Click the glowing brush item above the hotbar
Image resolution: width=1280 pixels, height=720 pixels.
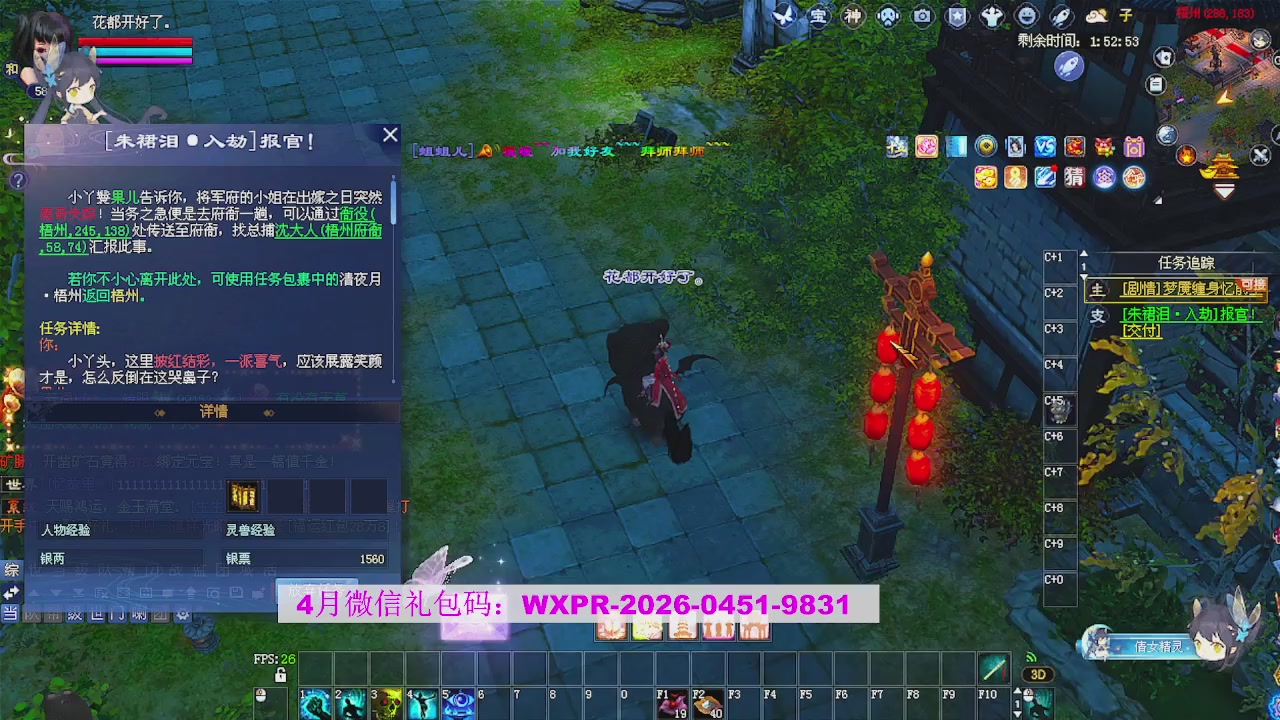tap(992, 666)
